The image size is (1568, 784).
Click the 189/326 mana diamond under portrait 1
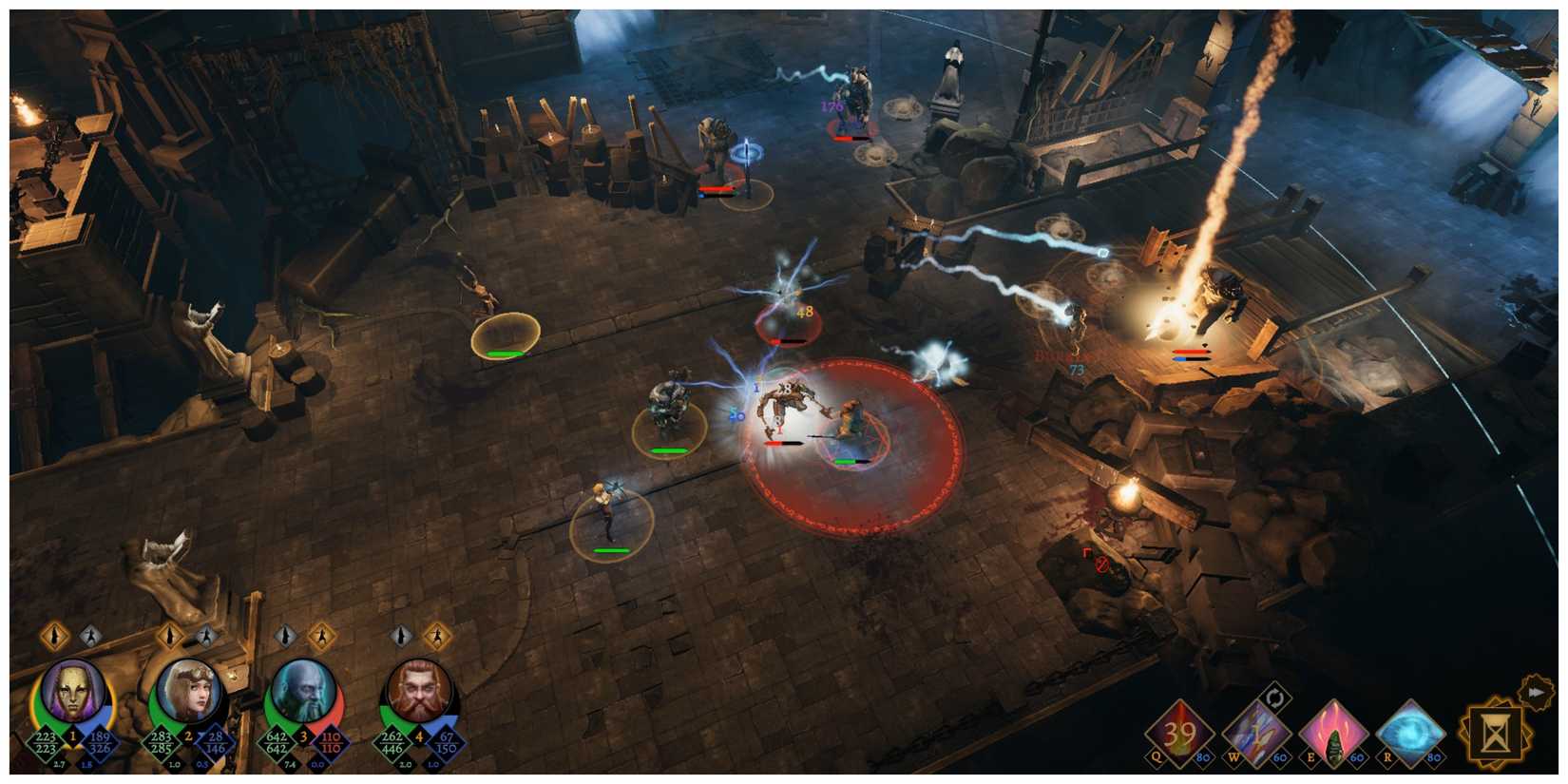pyautogui.click(x=101, y=741)
